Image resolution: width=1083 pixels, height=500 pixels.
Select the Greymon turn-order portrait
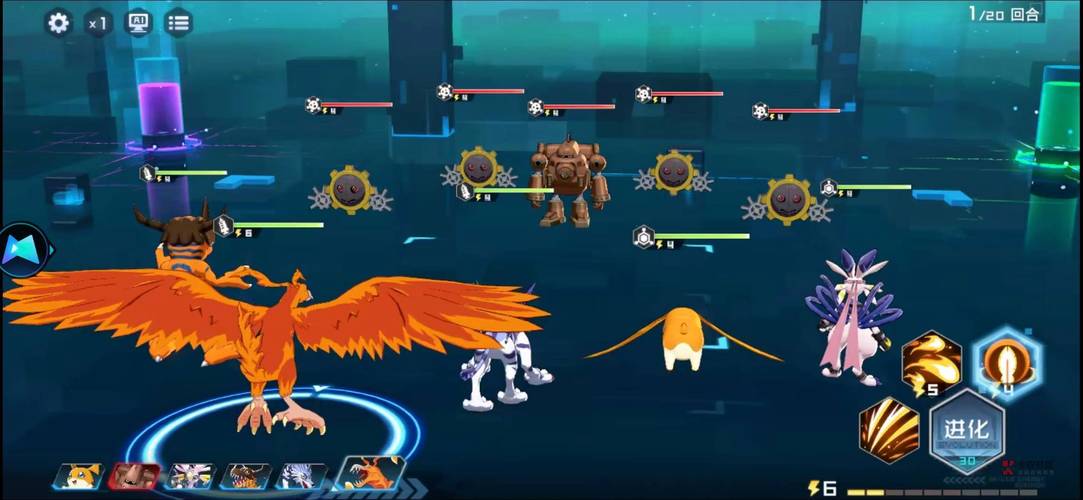245,476
